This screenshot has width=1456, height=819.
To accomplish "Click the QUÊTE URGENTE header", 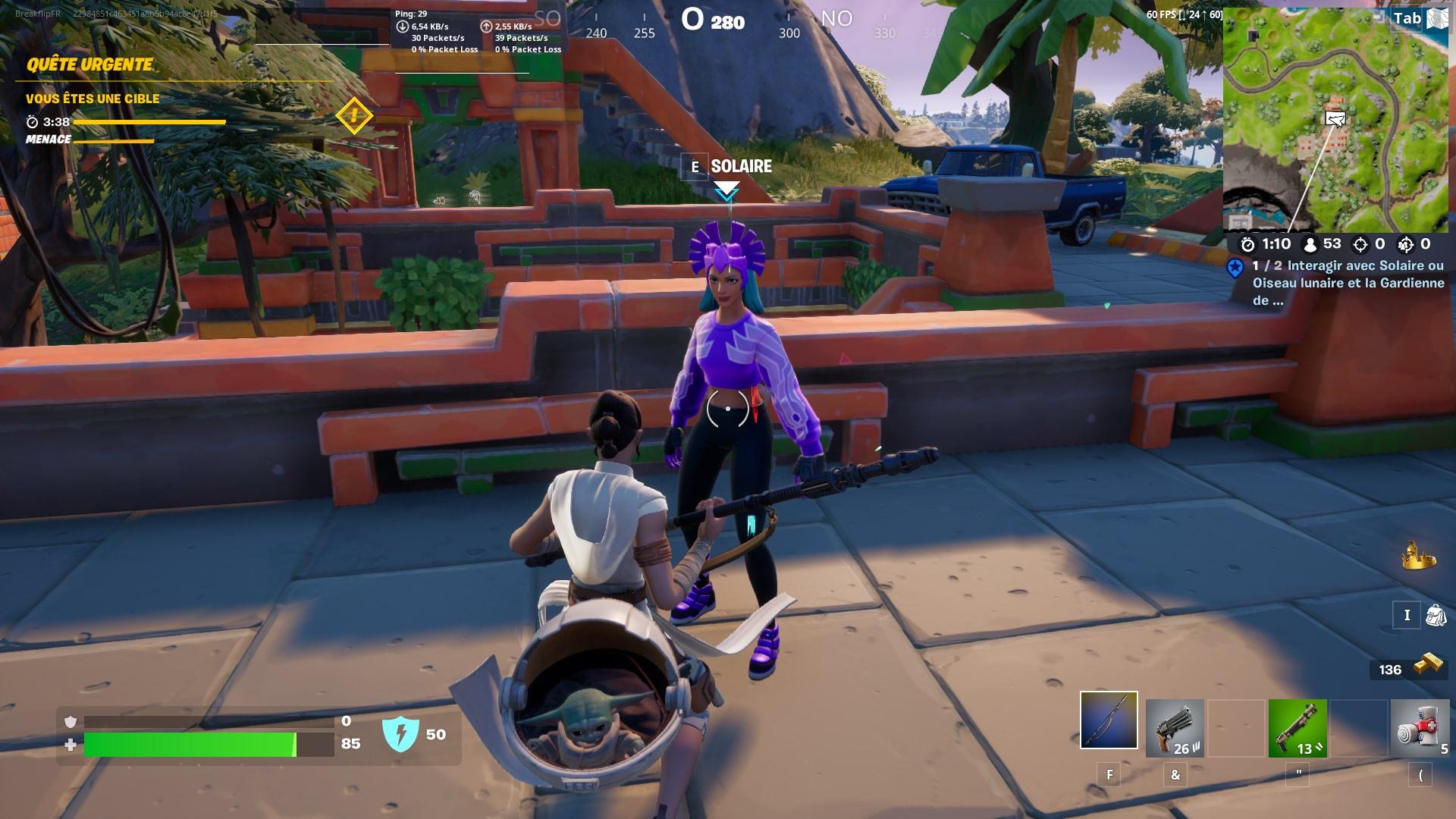I will point(89,65).
